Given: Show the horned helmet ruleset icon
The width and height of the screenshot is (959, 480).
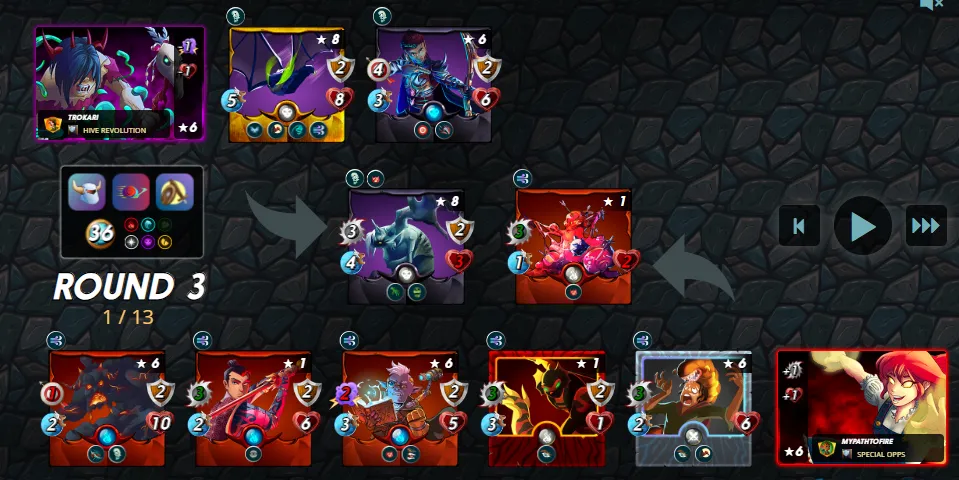Looking at the screenshot, I should pos(87,192).
